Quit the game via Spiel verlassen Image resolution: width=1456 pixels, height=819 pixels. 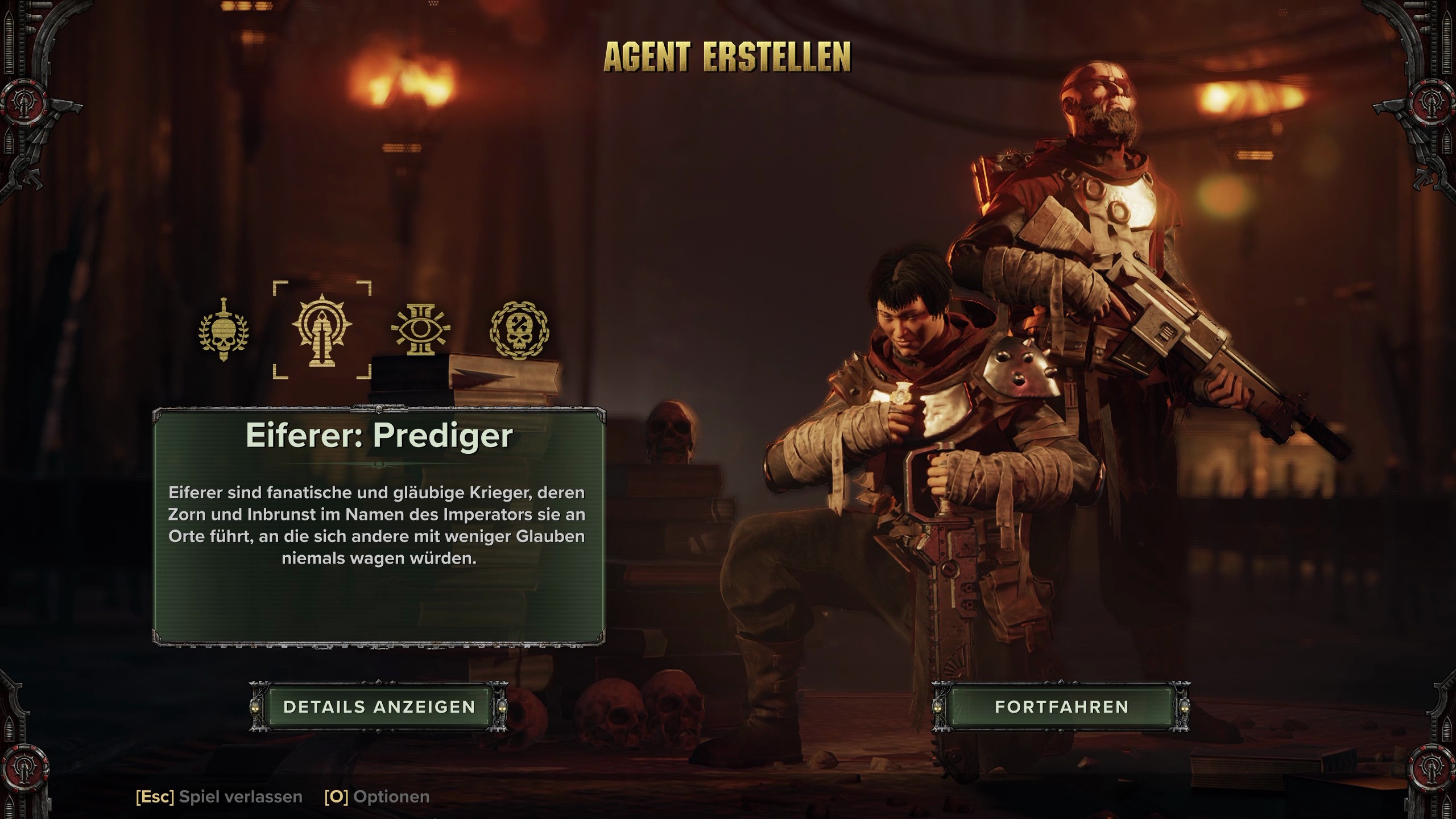click(219, 797)
